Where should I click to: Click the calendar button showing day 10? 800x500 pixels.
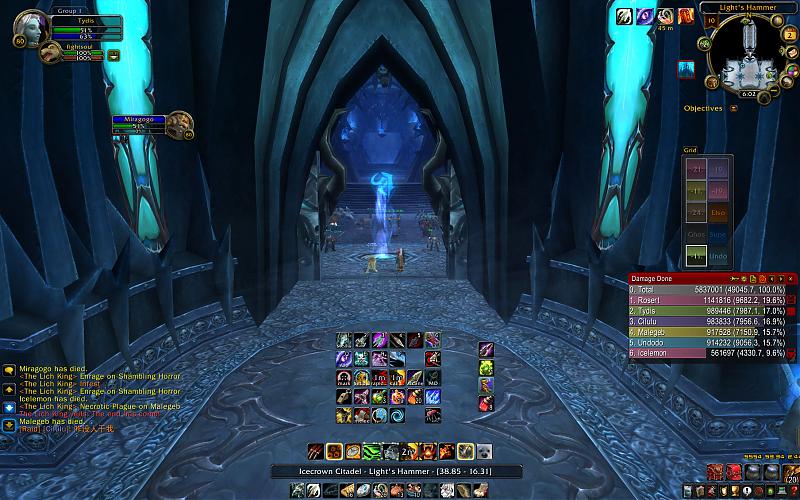coord(712,18)
